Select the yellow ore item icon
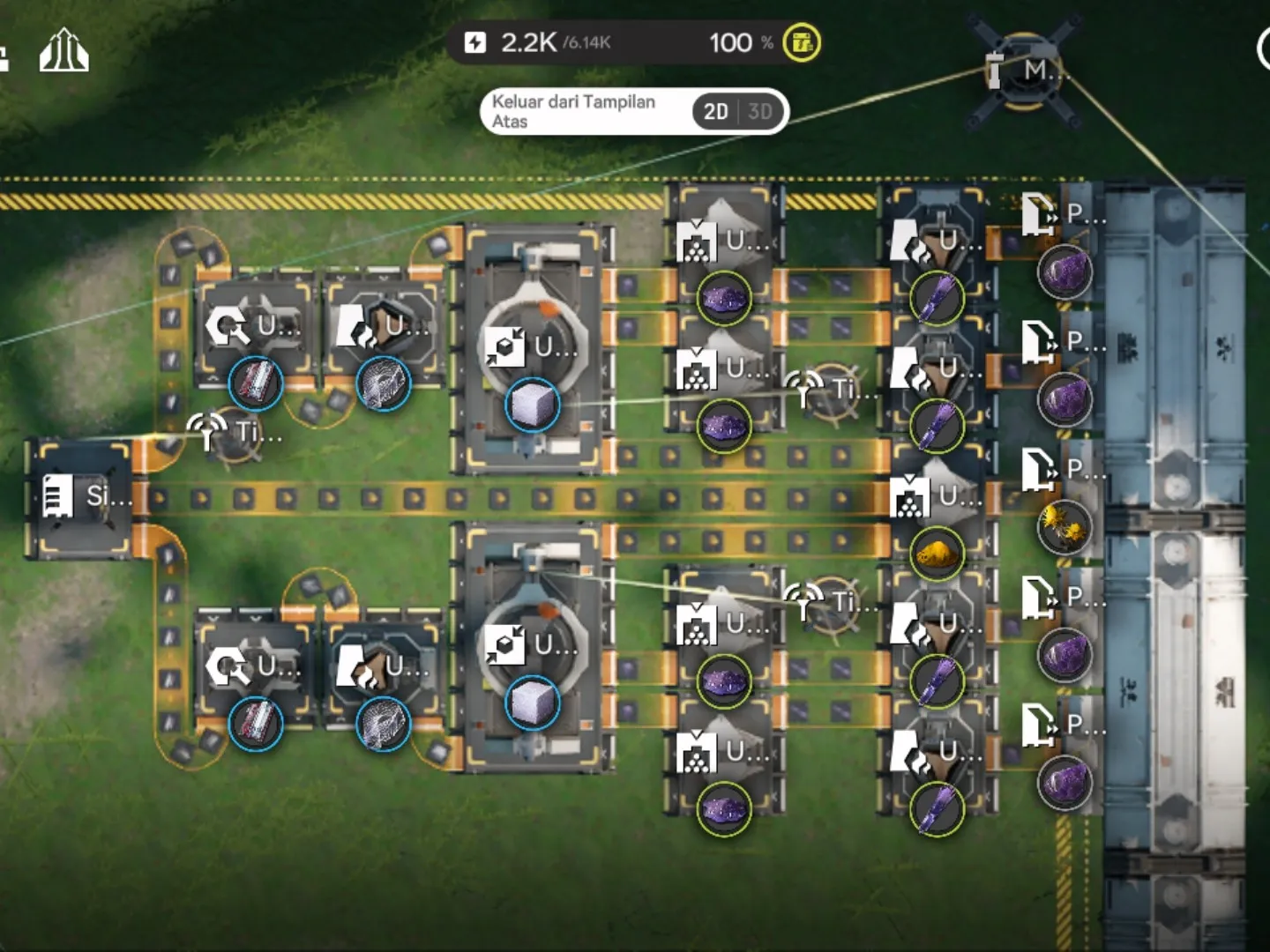 (937, 554)
